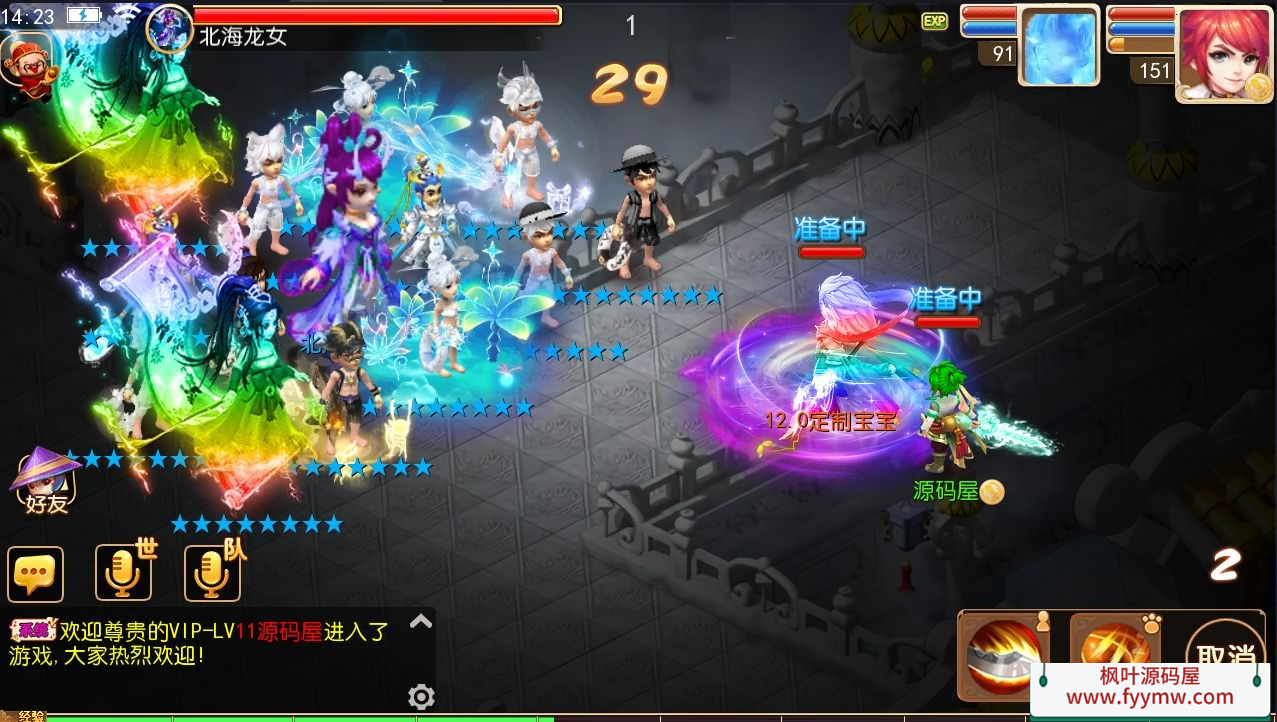Click the 取消 cancel button
1277x722 pixels.
[x=1227, y=653]
